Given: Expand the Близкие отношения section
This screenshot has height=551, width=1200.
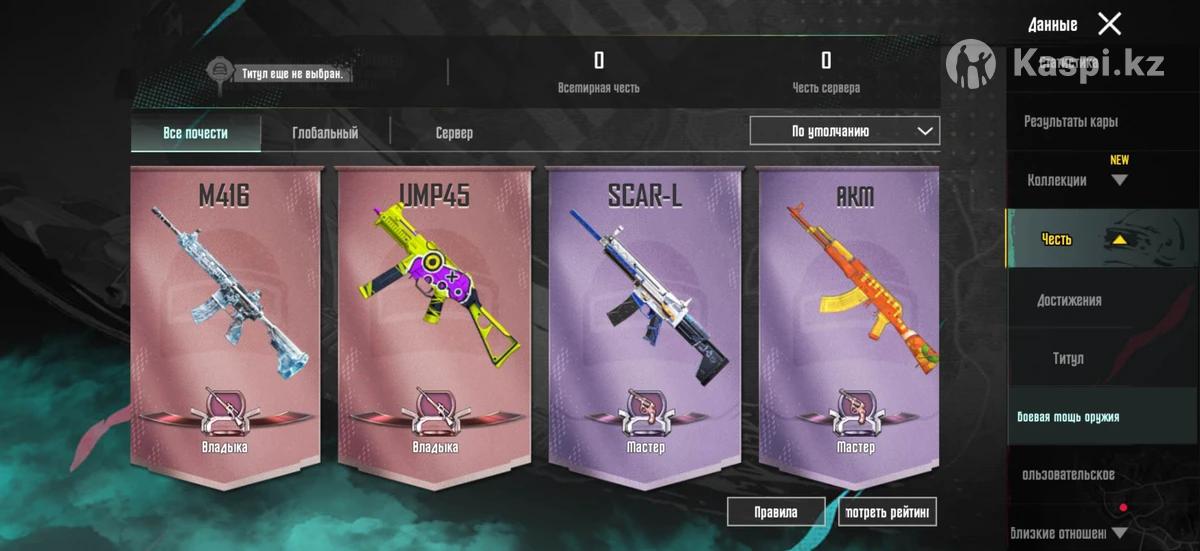Looking at the screenshot, I should [1068, 533].
